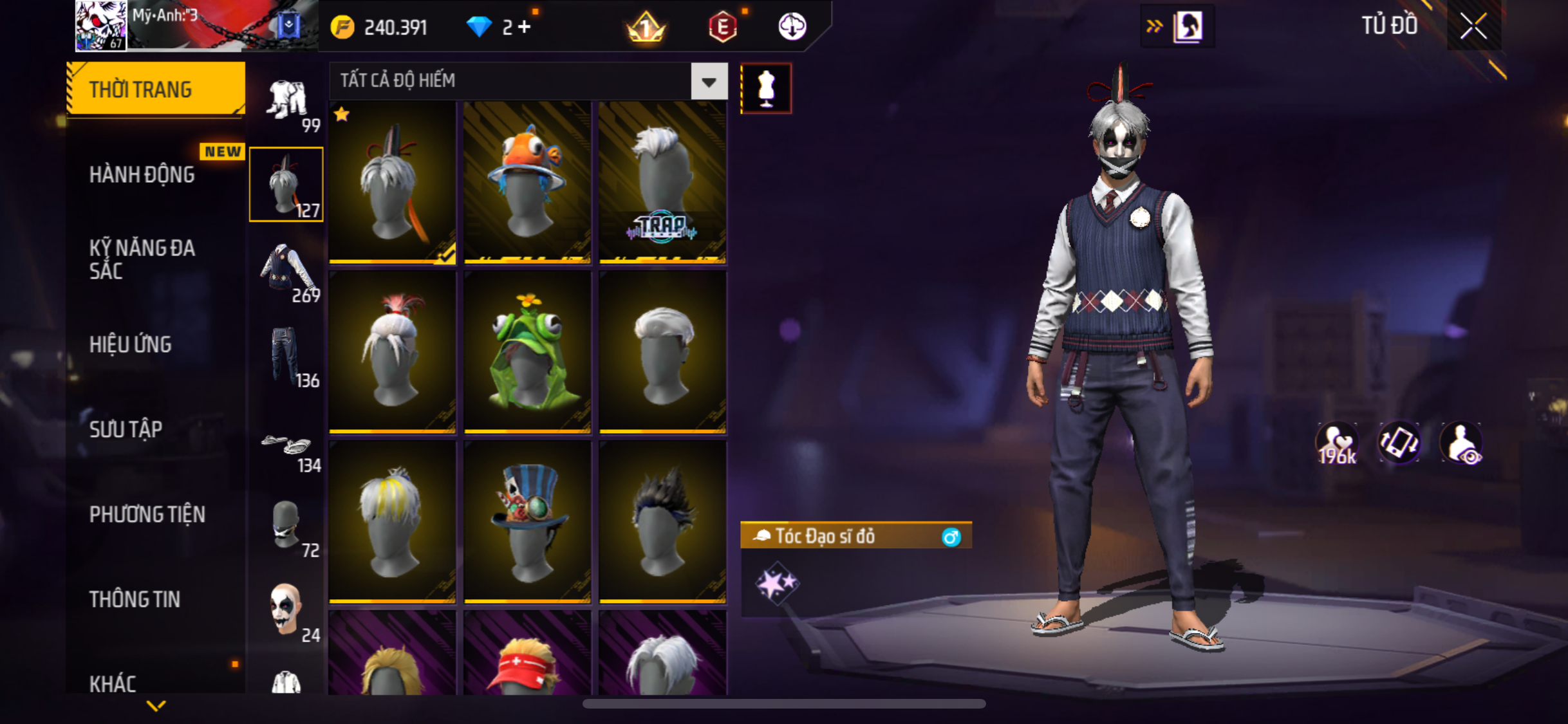
Task: Toggle the character view eye icon
Action: (x=1461, y=444)
